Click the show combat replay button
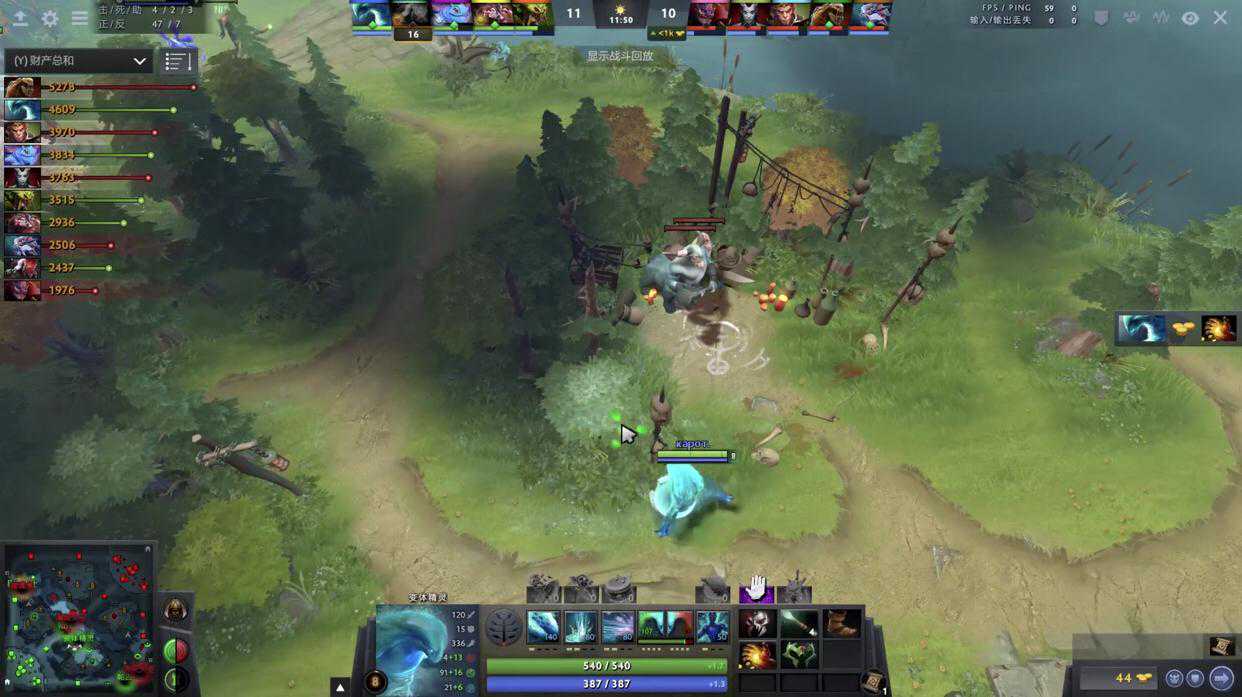This screenshot has height=697, width=1242. 620,56
